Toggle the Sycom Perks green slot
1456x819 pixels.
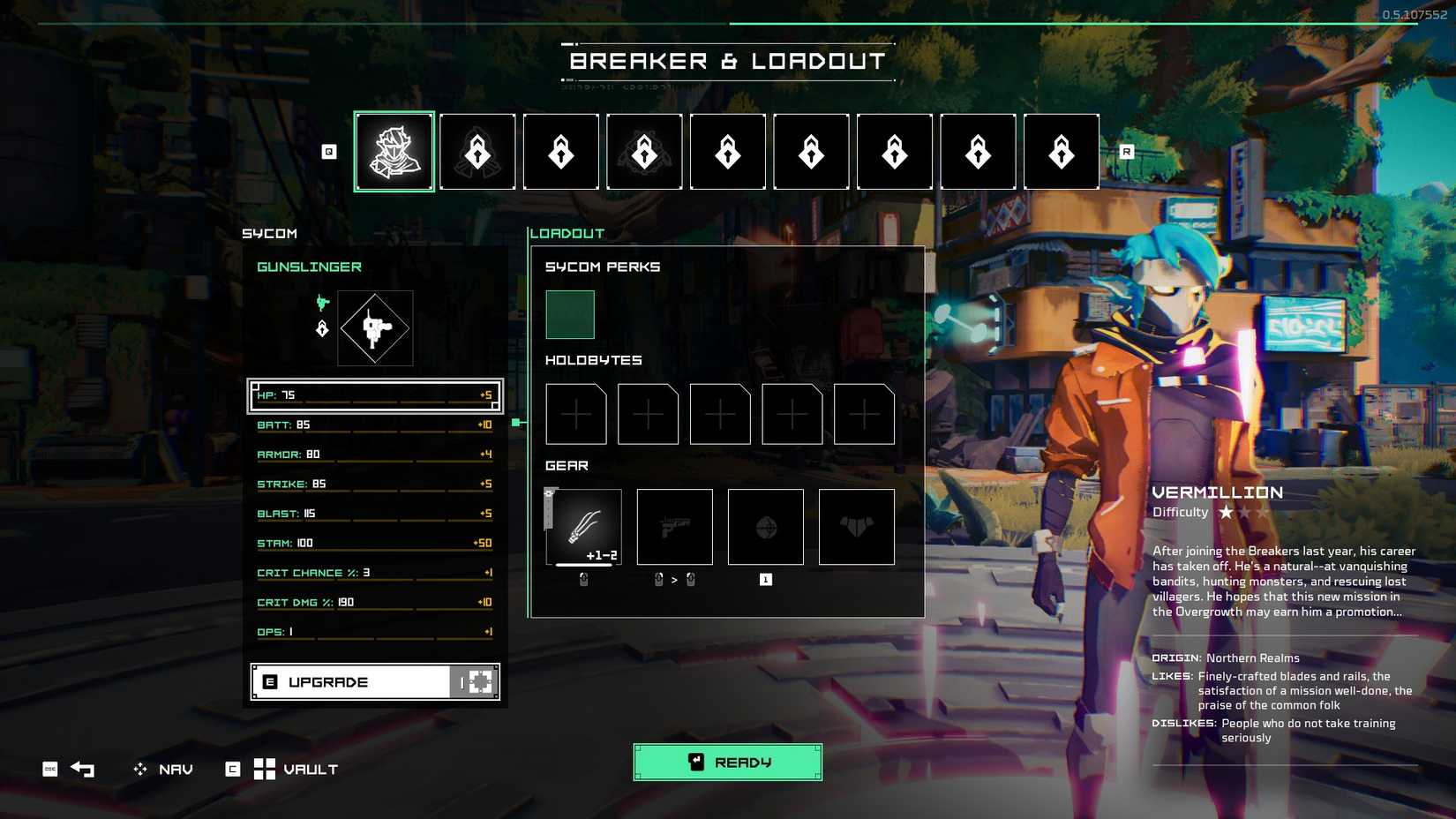569,313
